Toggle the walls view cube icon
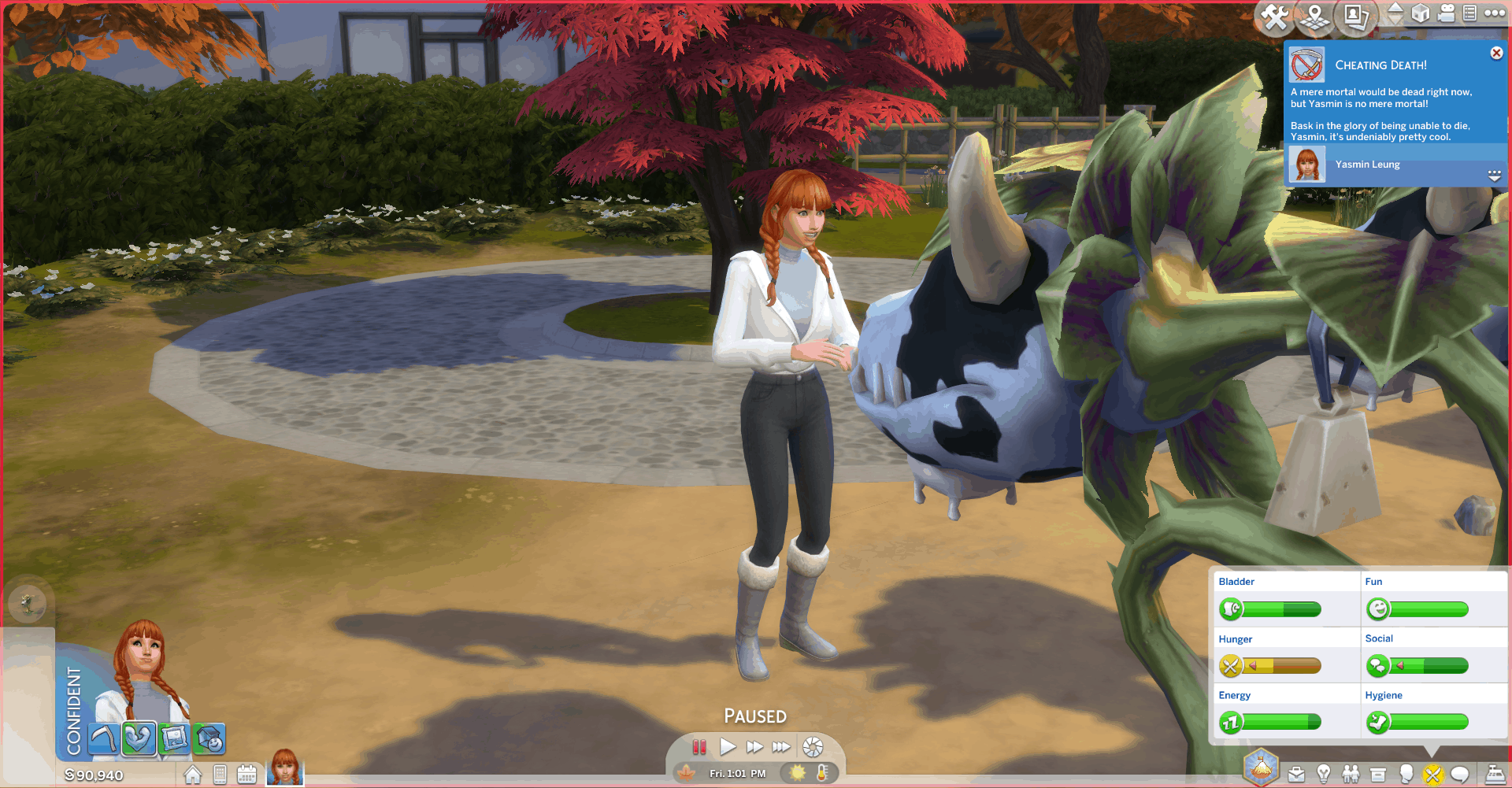This screenshot has height=788, width=1512. point(1421,13)
